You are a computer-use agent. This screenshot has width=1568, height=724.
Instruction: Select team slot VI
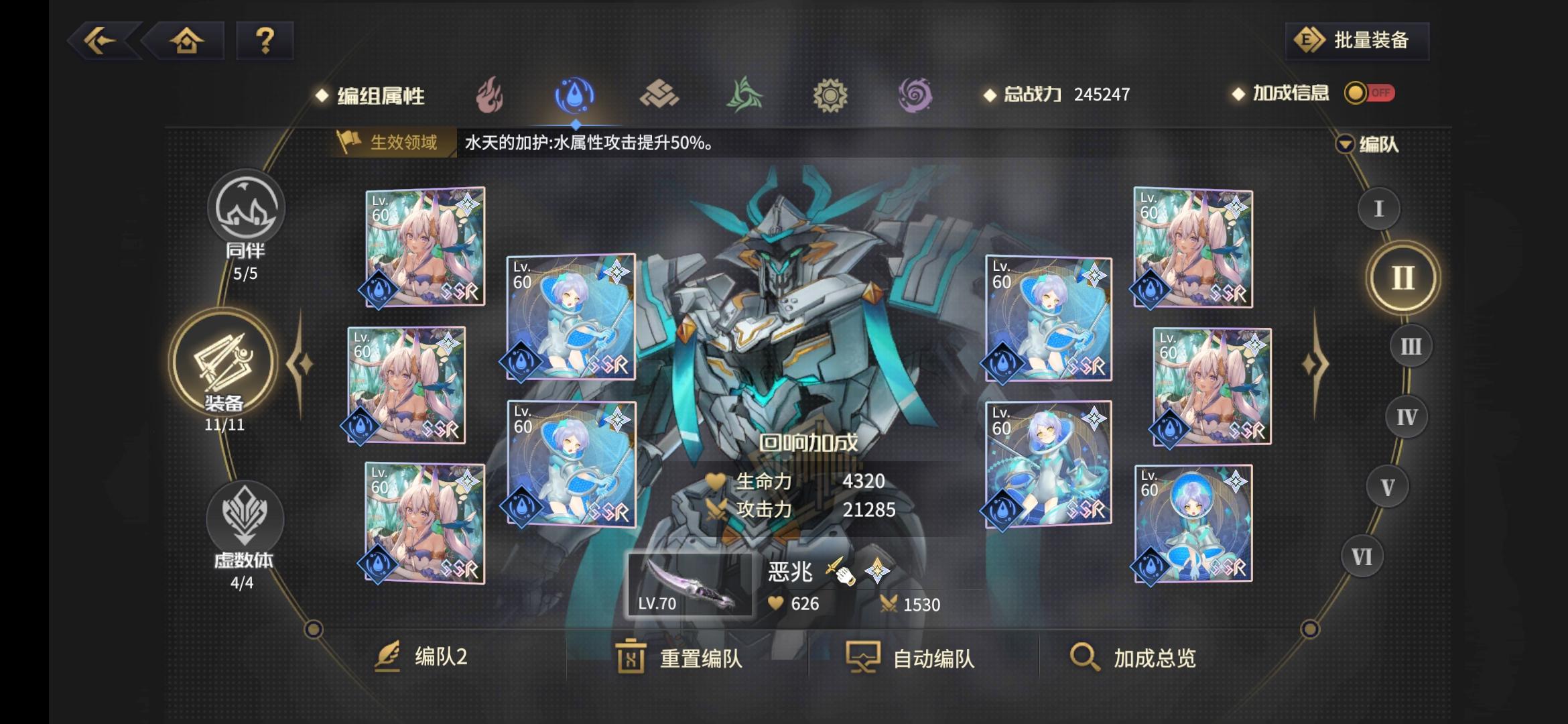tap(1360, 556)
